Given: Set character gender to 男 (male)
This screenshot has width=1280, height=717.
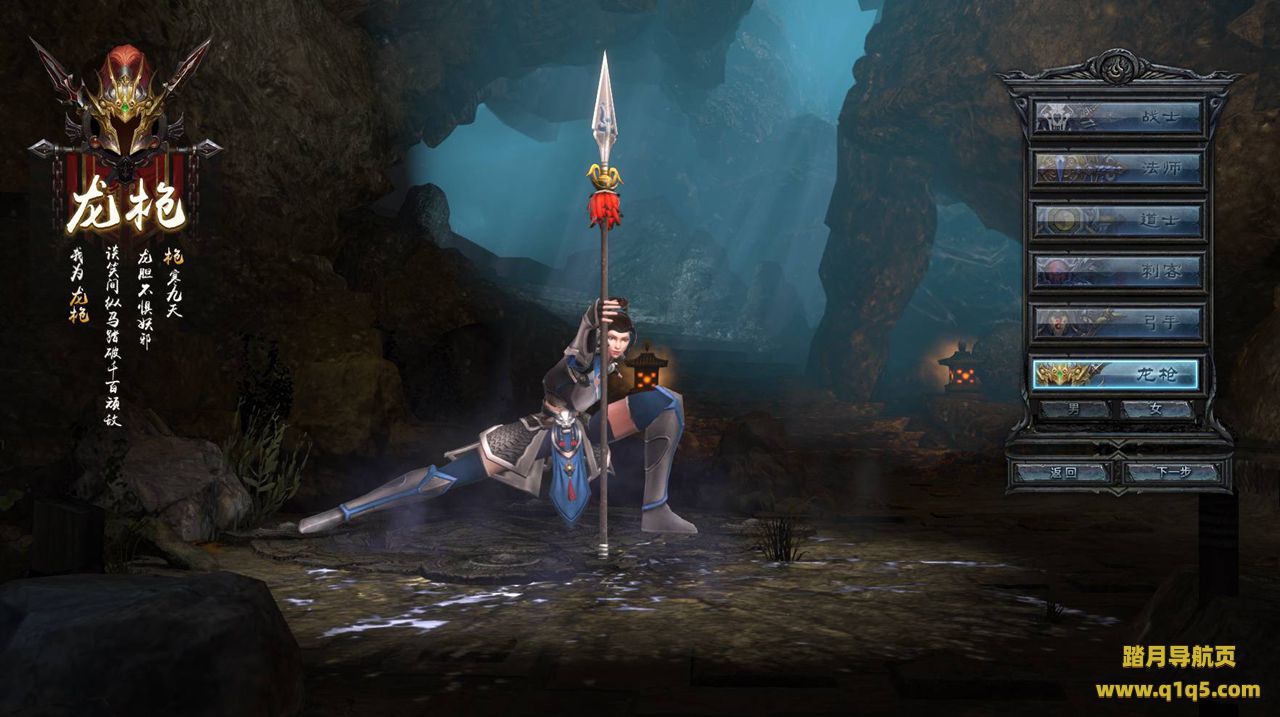Looking at the screenshot, I should (1075, 409).
